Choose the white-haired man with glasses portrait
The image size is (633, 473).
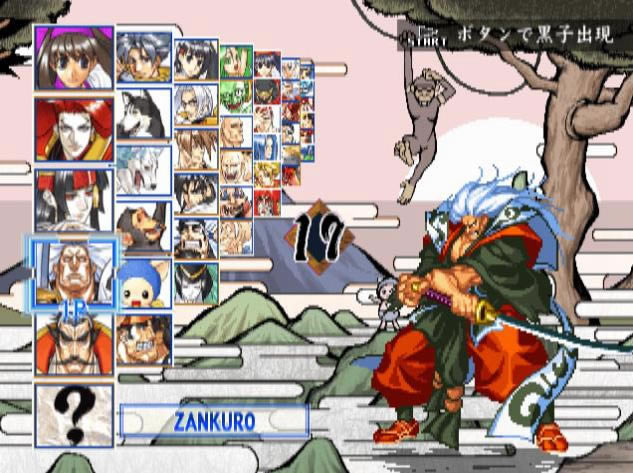(x=196, y=104)
